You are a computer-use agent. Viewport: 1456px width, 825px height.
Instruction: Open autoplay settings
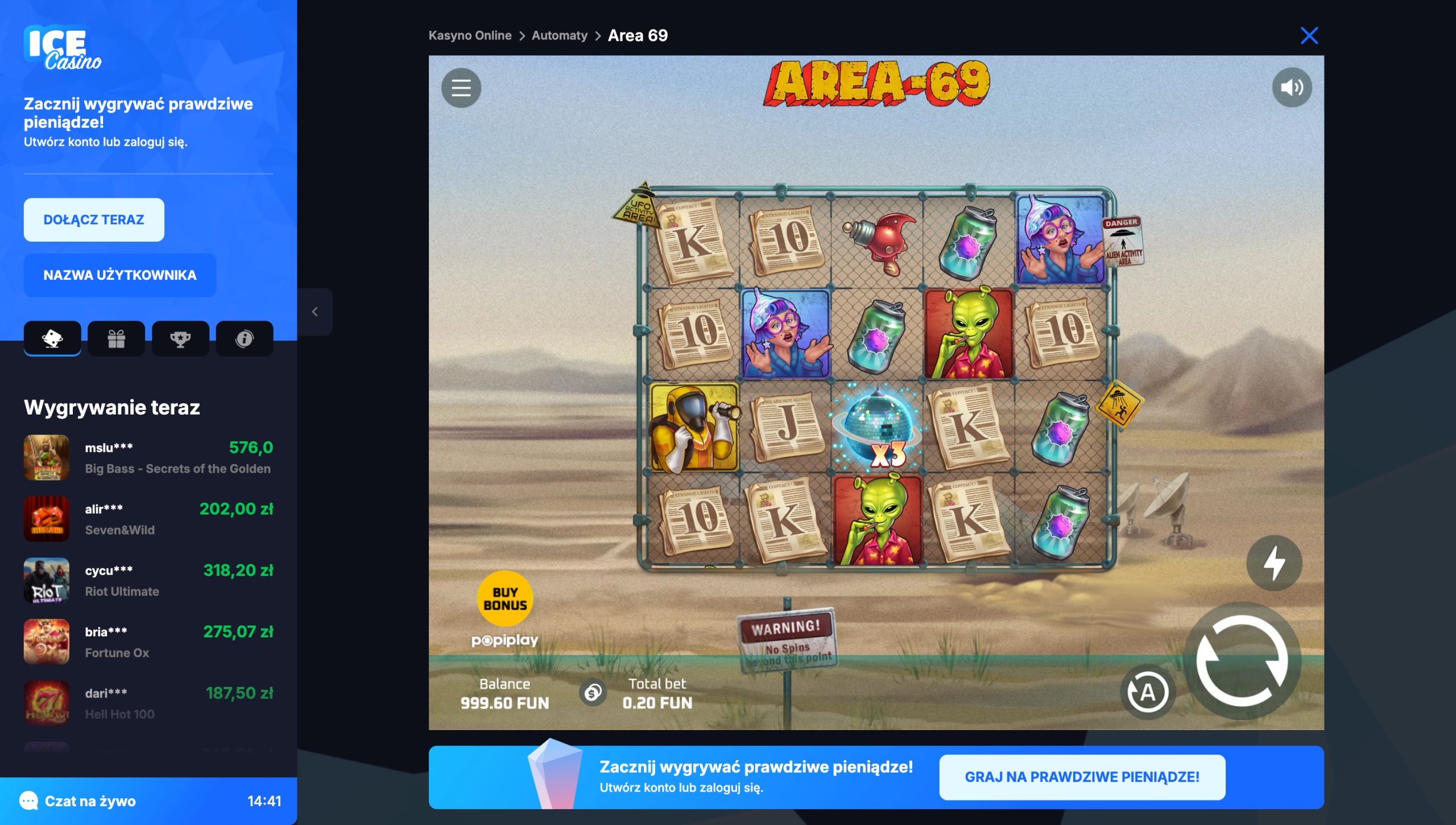(x=1148, y=691)
